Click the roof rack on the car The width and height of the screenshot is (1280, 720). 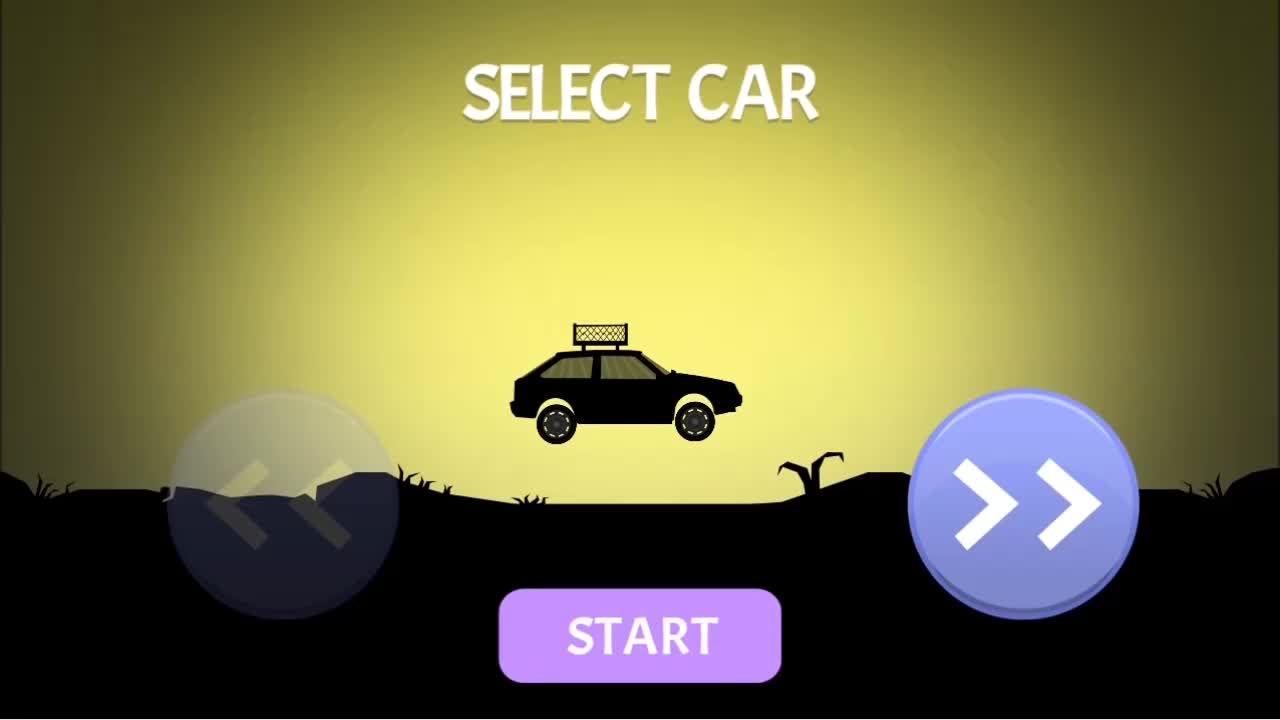click(x=600, y=332)
